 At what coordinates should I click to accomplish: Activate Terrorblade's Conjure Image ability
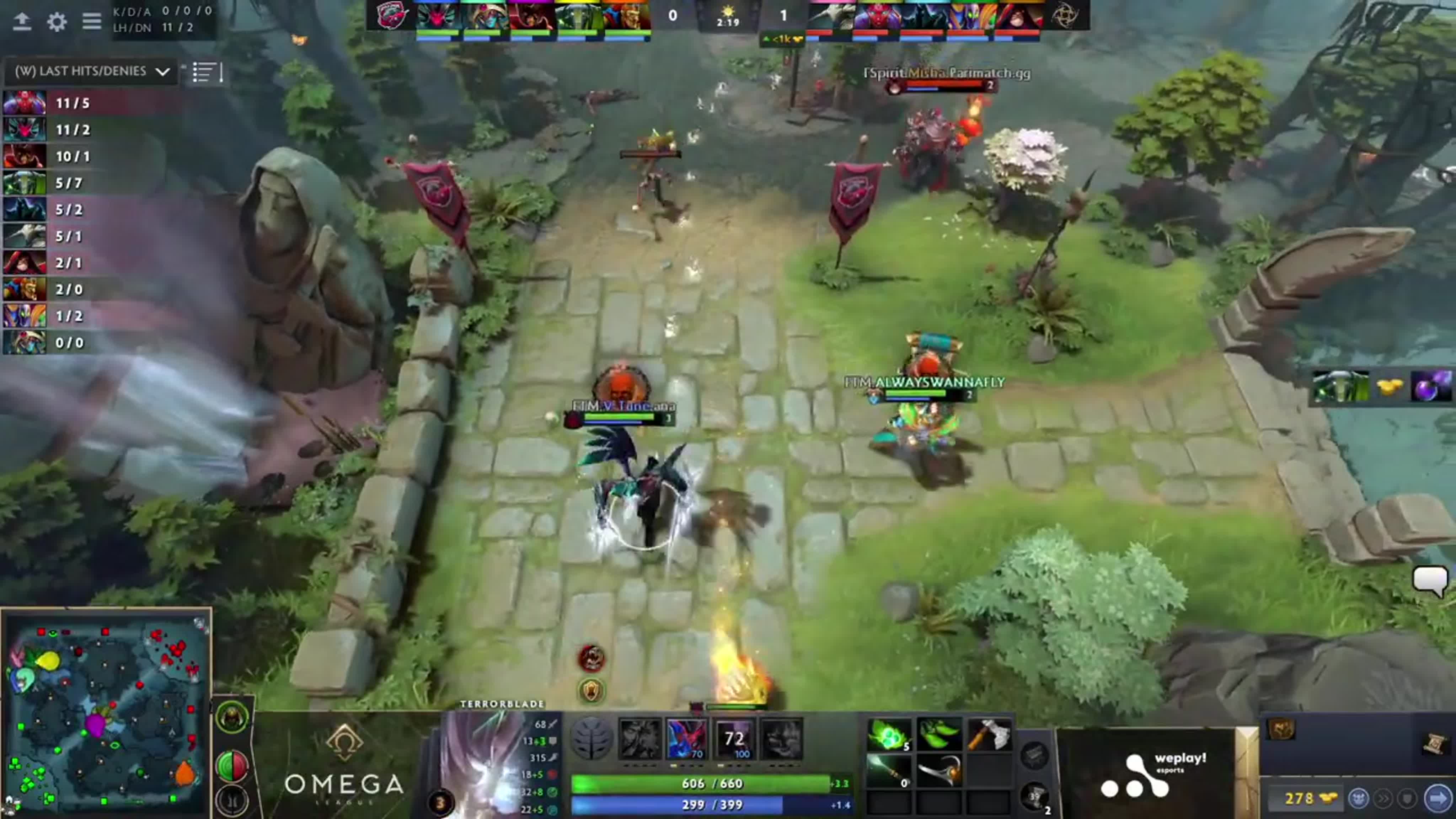(x=687, y=738)
